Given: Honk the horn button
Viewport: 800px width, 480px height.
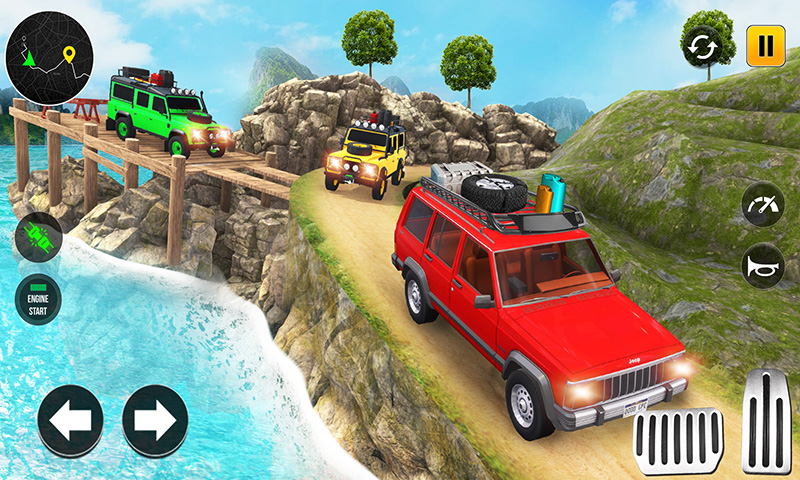Looking at the screenshot, I should pos(763,265).
